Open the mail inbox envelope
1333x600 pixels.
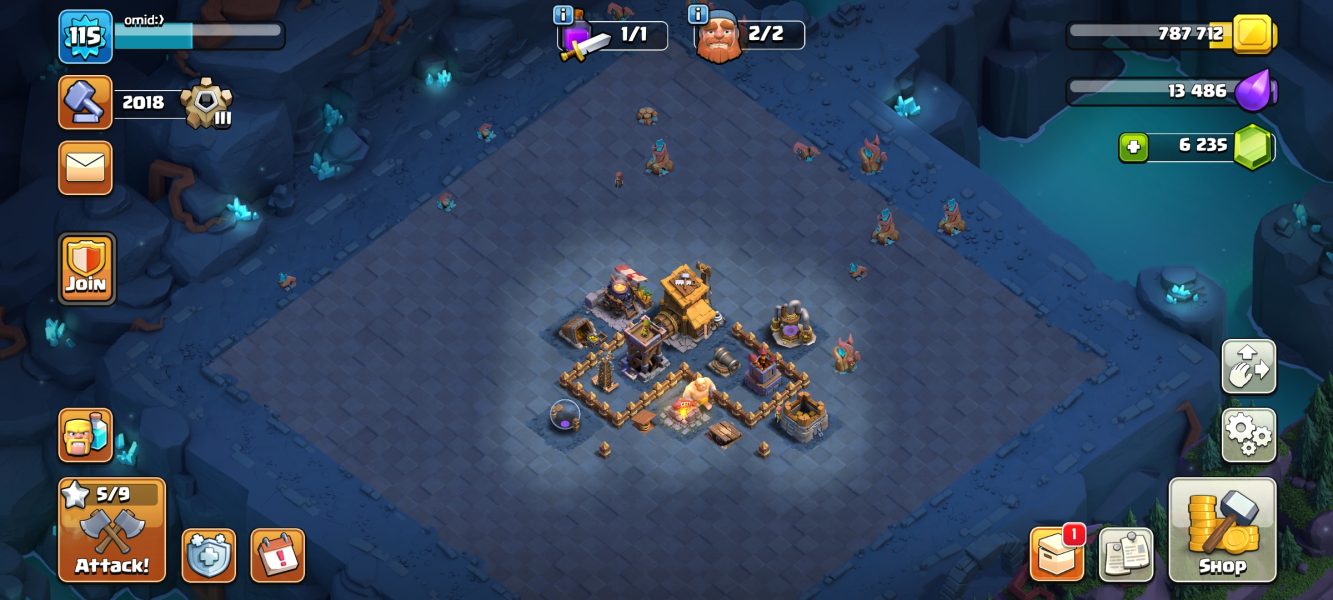(x=86, y=167)
